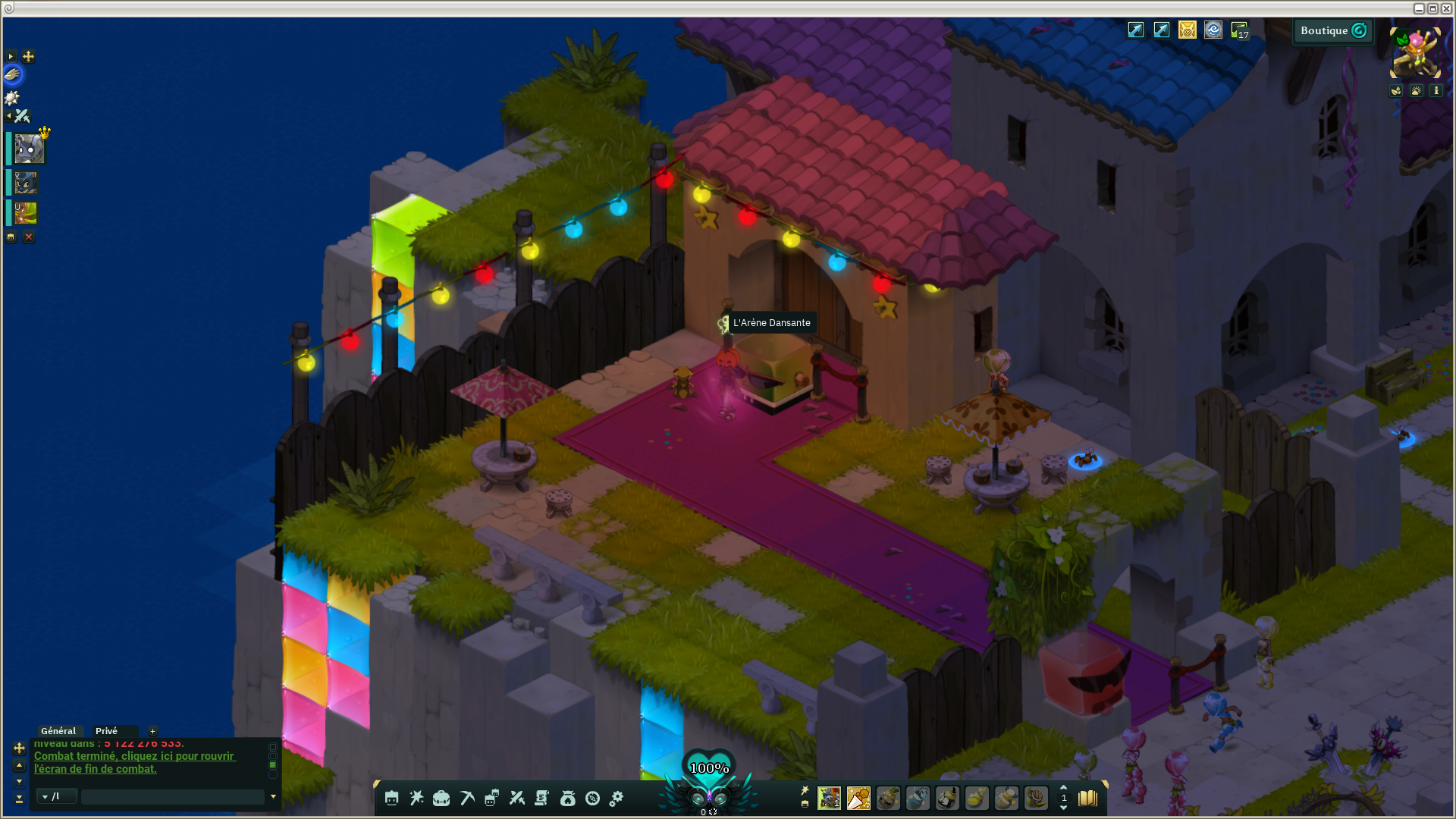Viewport: 1456px width, 819px height.
Task: Click the Boutique button
Action: [1332, 31]
